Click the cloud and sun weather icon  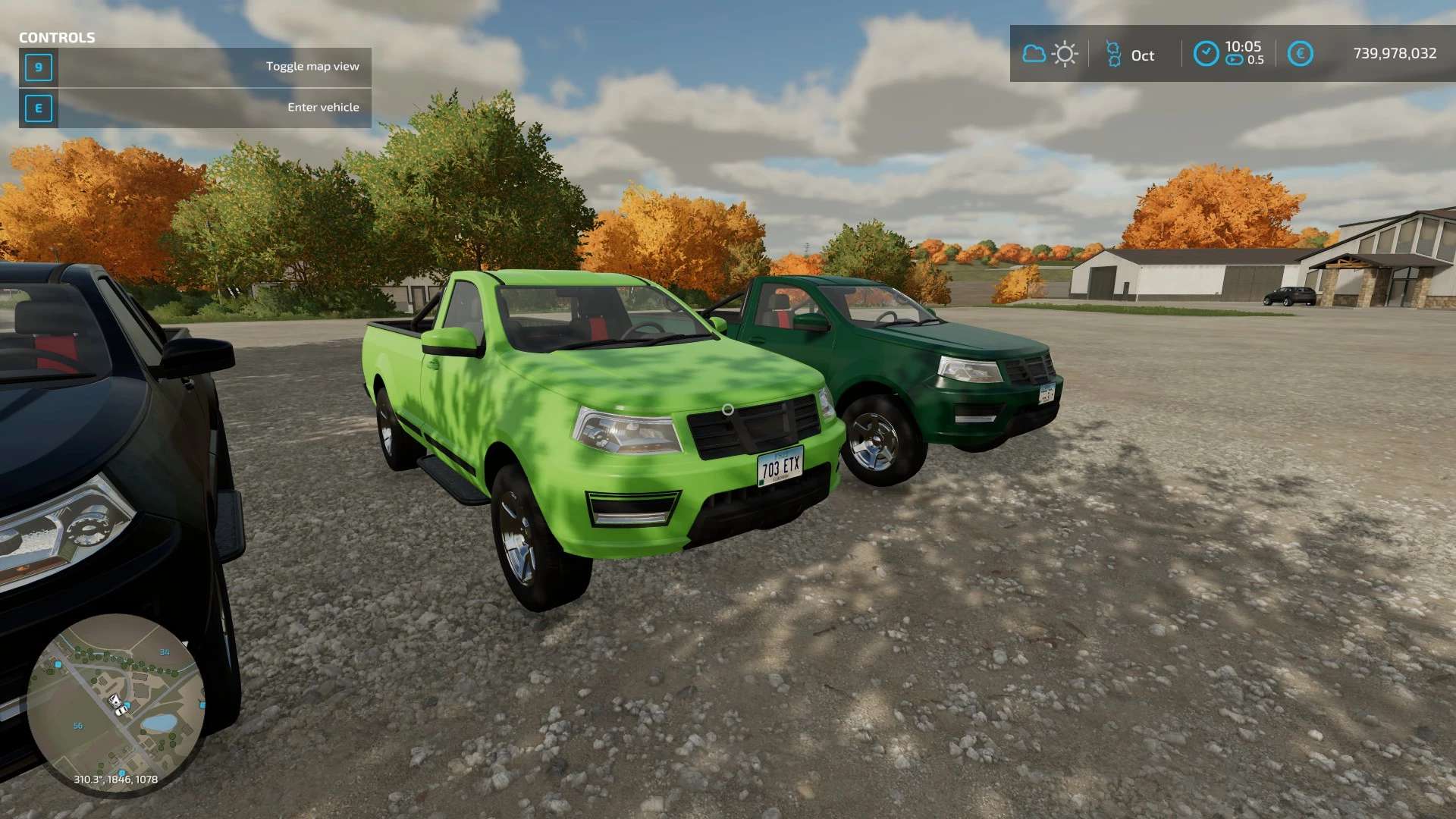click(x=1050, y=54)
